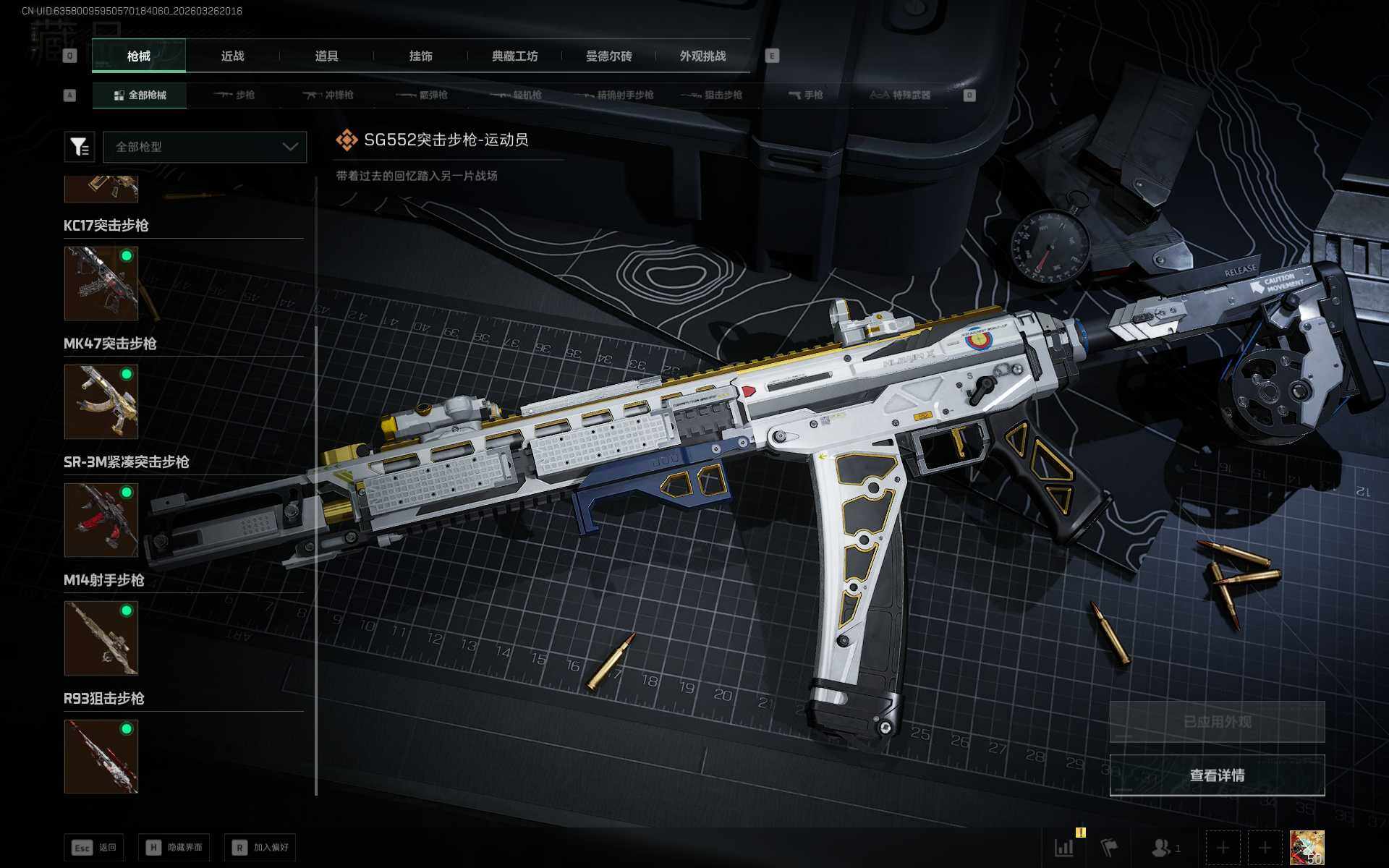
Task: Select the 挂饰 charms tab
Action: pyautogui.click(x=420, y=56)
